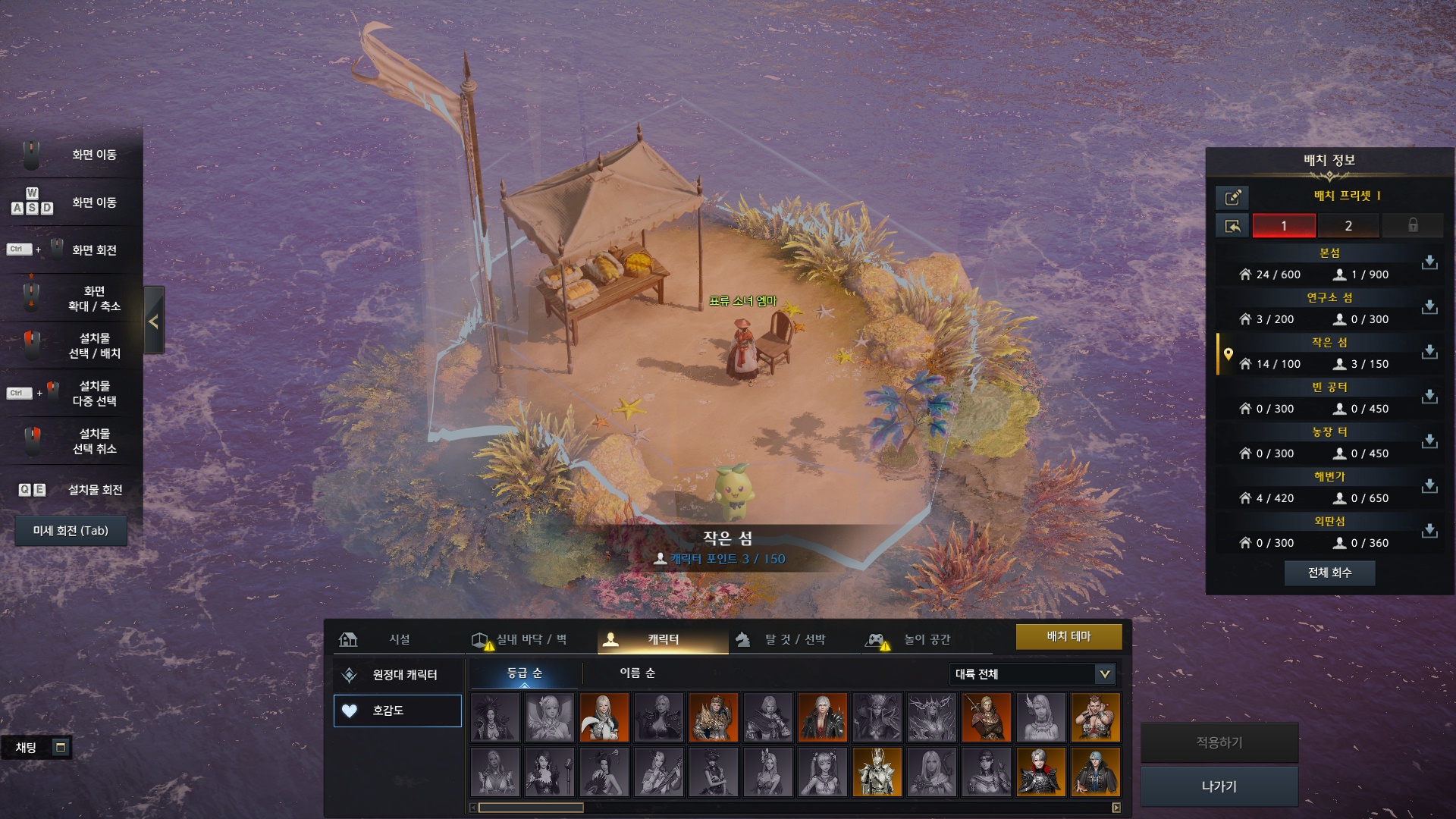Click the 나가기 exit button
Image resolution: width=1456 pixels, height=819 pixels.
1219,786
